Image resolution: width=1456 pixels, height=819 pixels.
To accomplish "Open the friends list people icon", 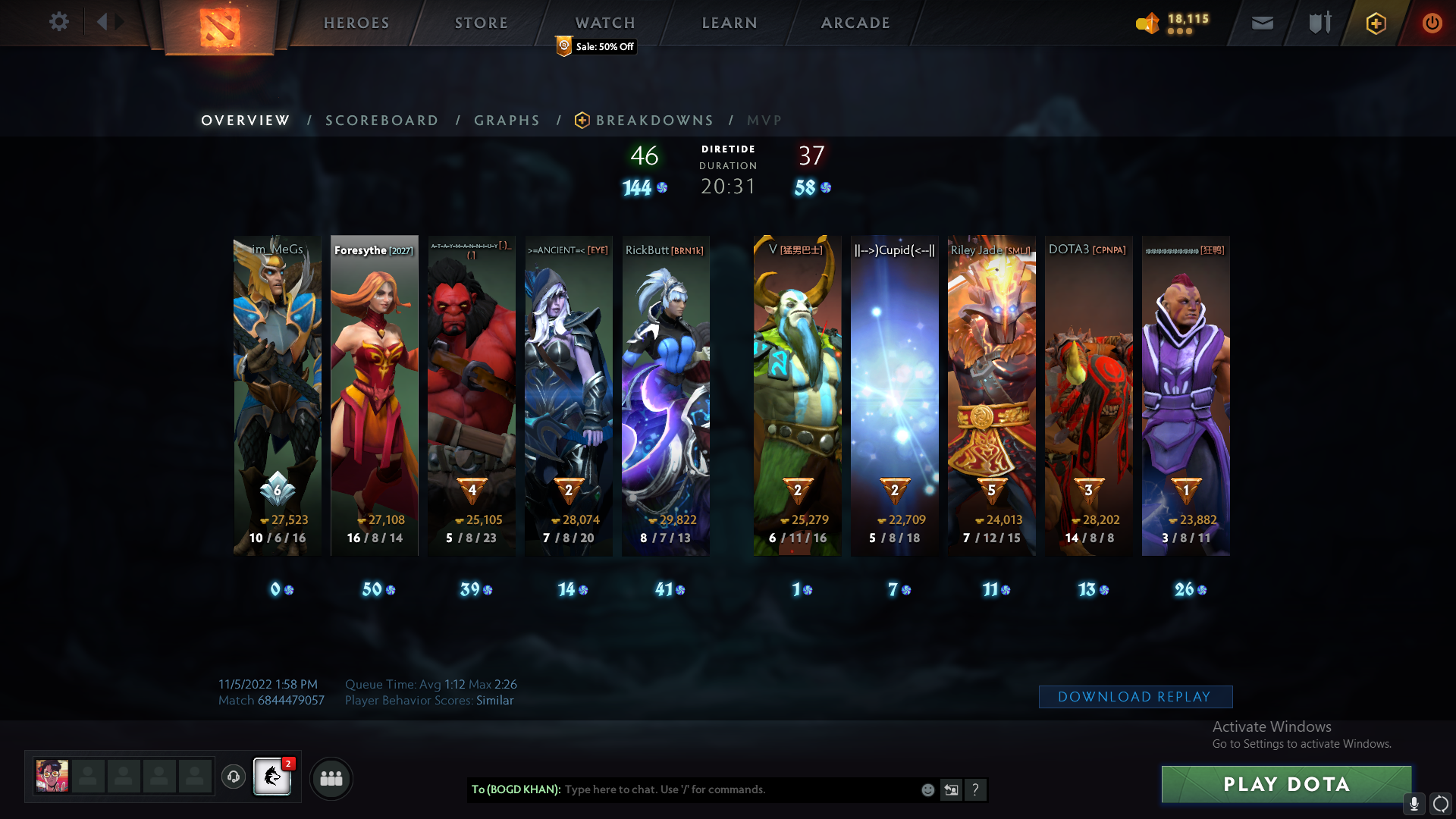I will coord(331,778).
